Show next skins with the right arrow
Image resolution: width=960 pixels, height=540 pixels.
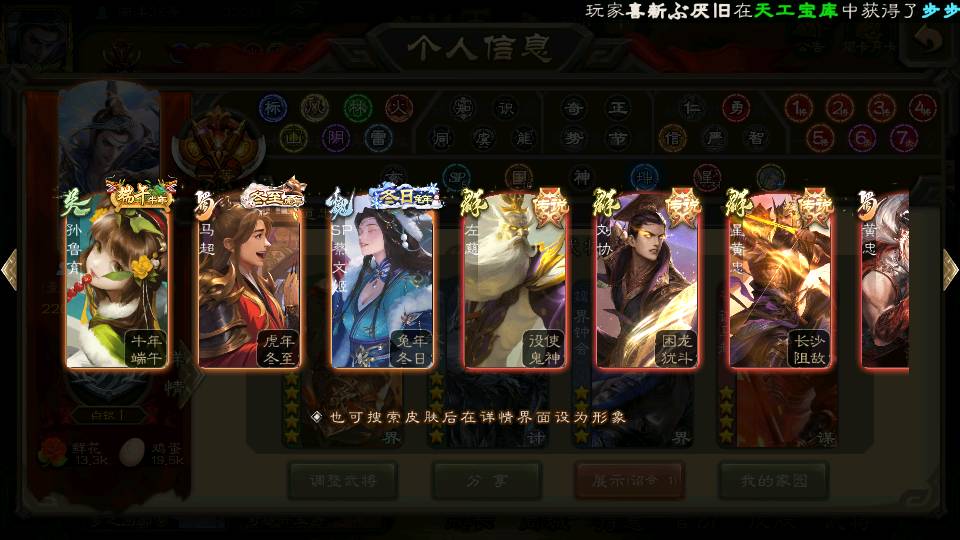click(950, 268)
